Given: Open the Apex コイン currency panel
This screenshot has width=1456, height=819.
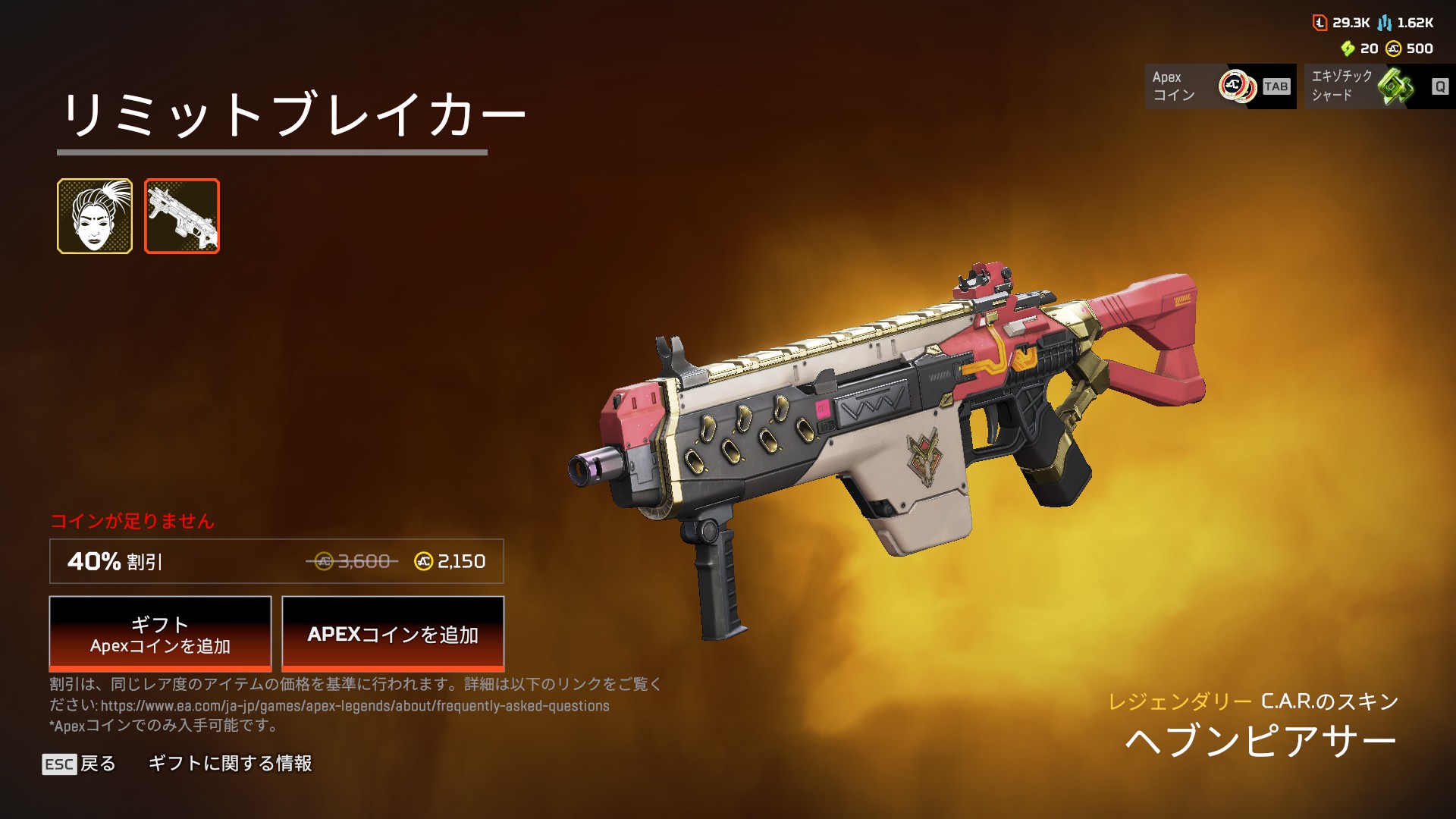Looking at the screenshot, I should [x=1219, y=86].
